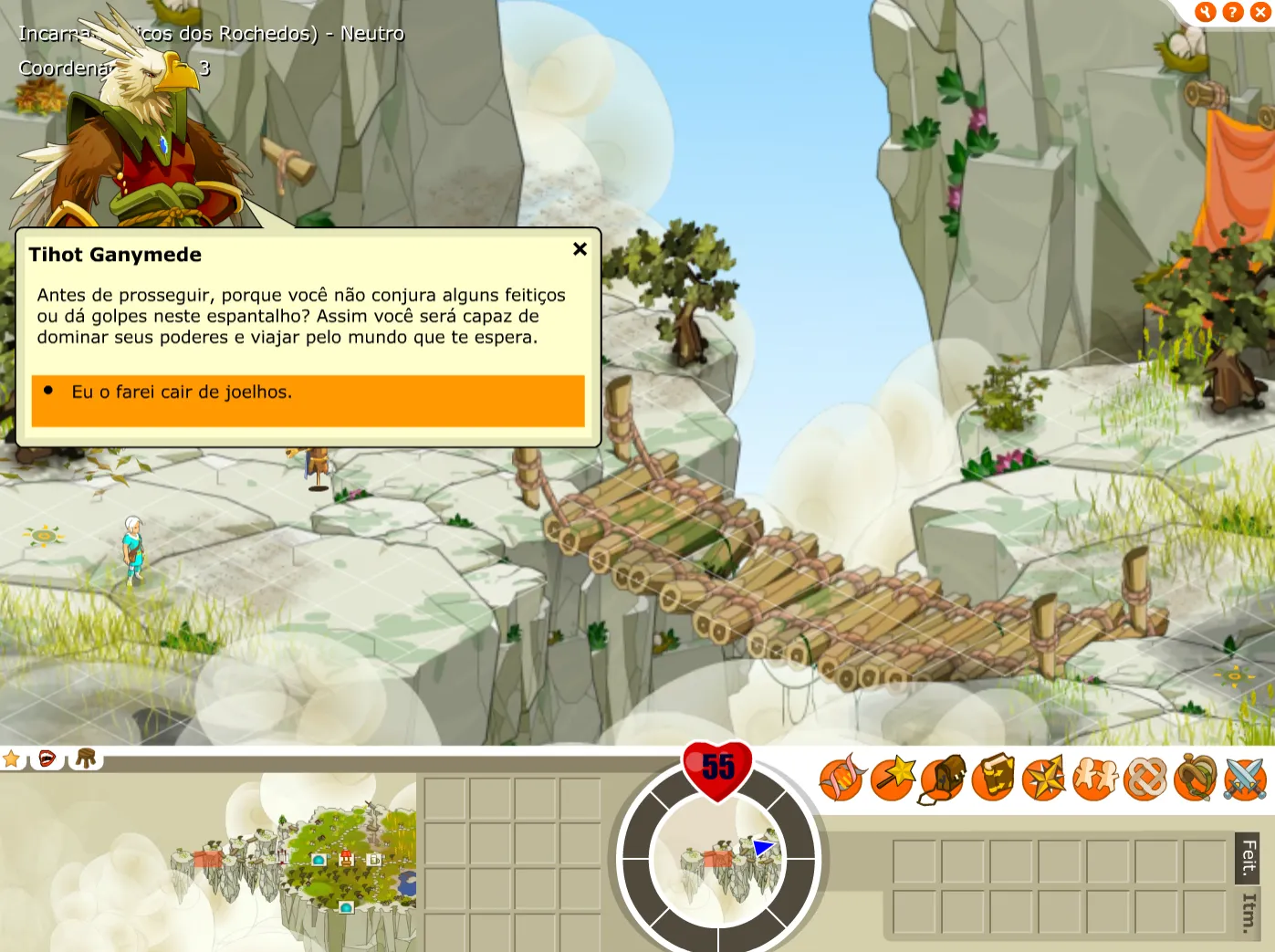Open the guild icon with interlocked rings

coord(1145,779)
